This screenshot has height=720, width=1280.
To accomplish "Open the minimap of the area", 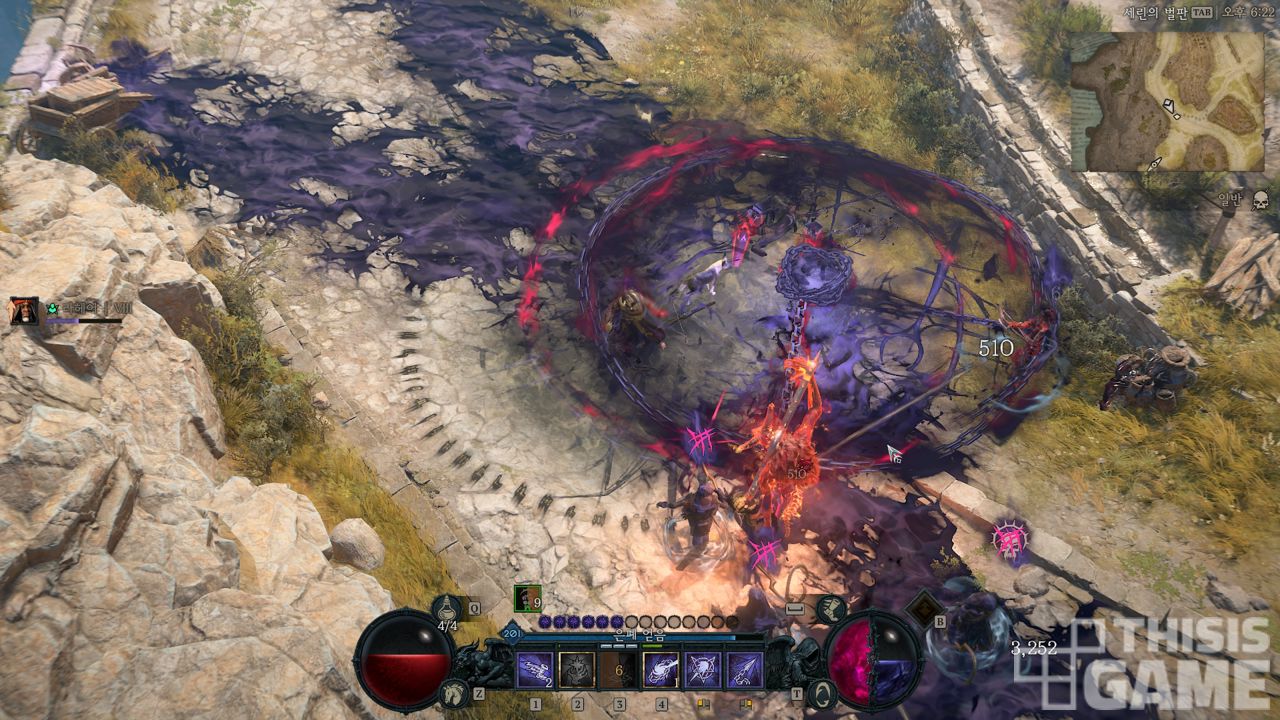I will (x=1167, y=100).
